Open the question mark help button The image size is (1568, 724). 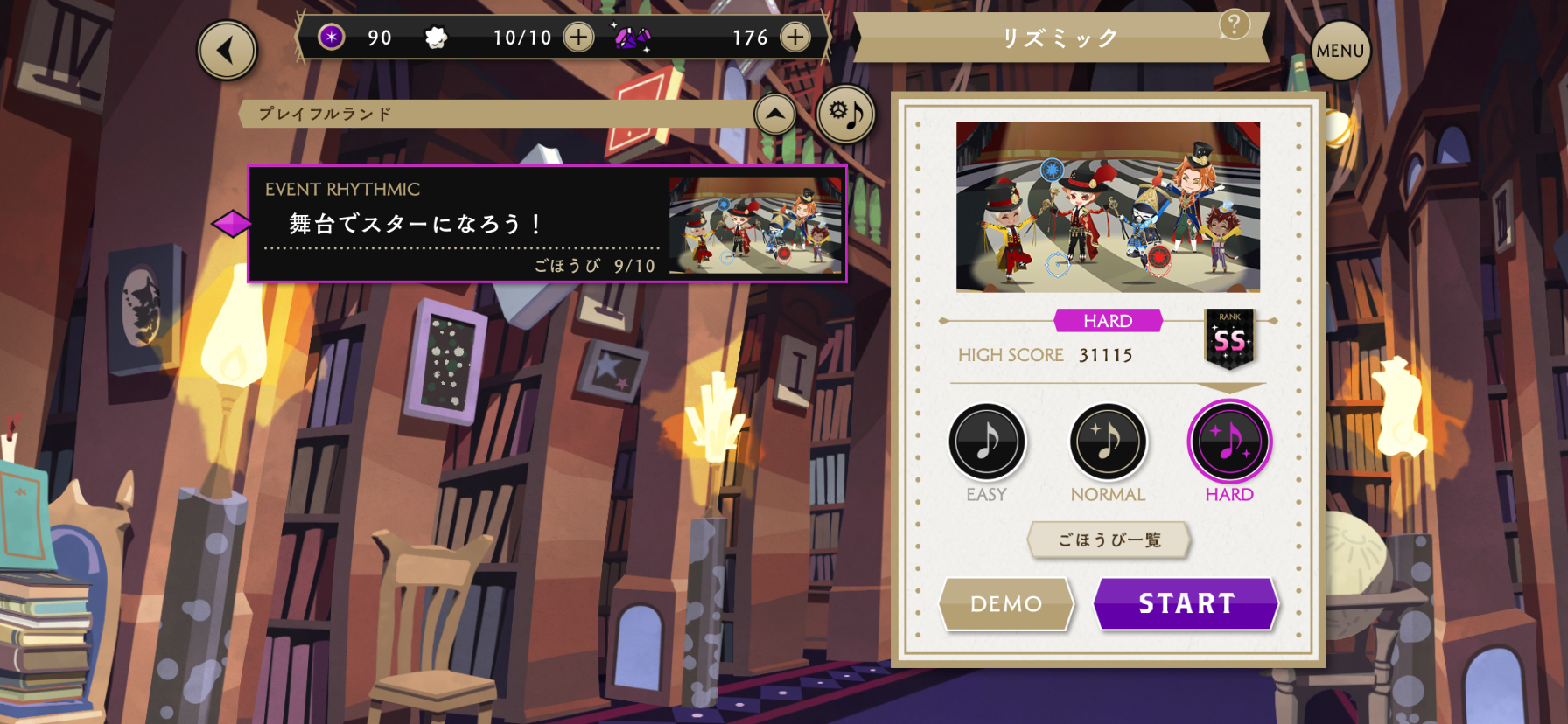pyautogui.click(x=1234, y=24)
